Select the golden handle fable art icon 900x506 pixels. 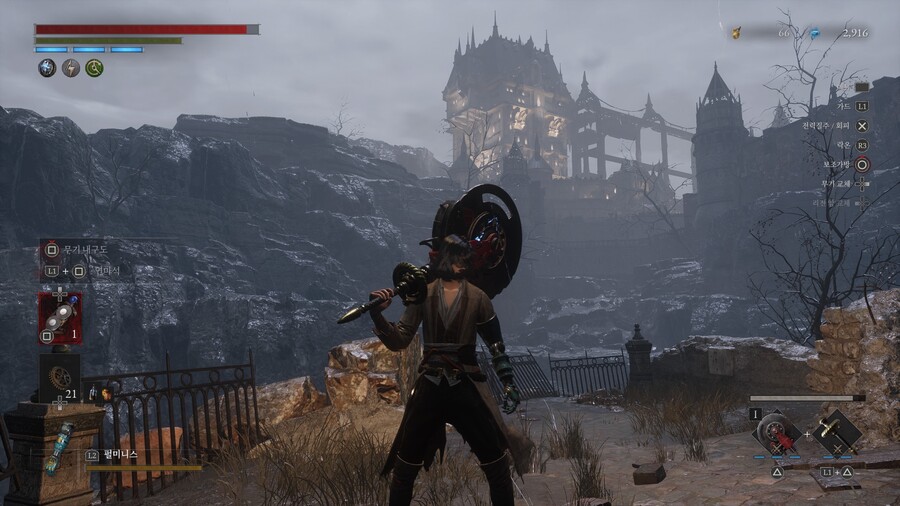click(835, 431)
